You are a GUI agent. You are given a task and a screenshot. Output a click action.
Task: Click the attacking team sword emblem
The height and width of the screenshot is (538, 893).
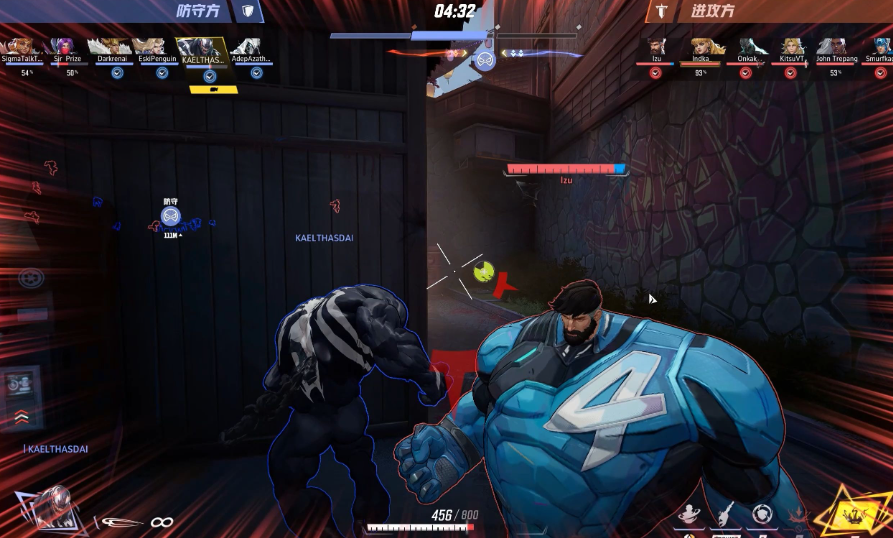point(659,11)
